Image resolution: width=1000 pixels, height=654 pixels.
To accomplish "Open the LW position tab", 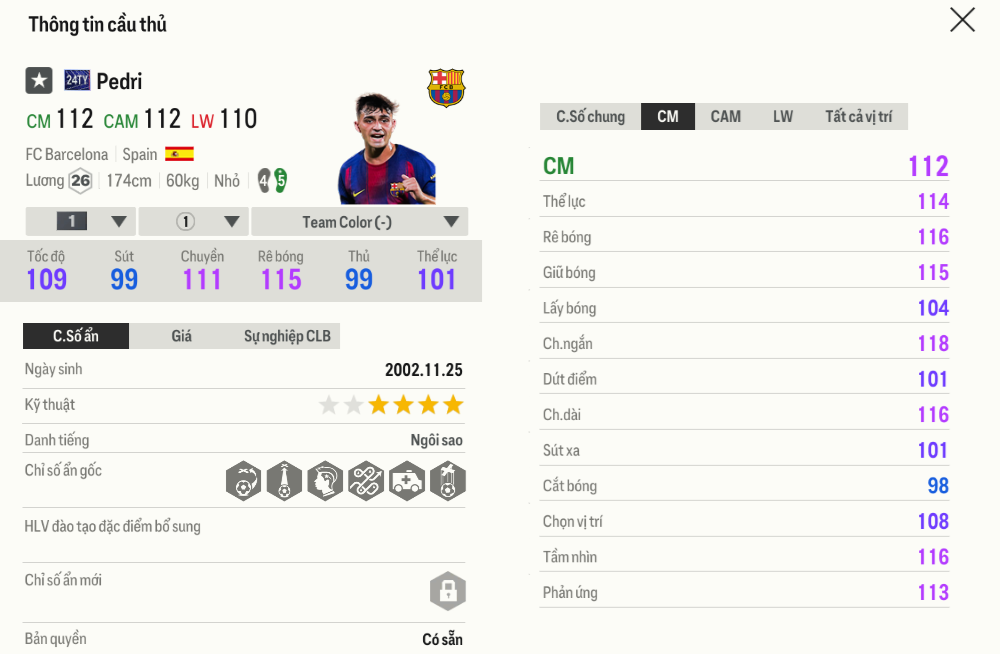I will 783,117.
